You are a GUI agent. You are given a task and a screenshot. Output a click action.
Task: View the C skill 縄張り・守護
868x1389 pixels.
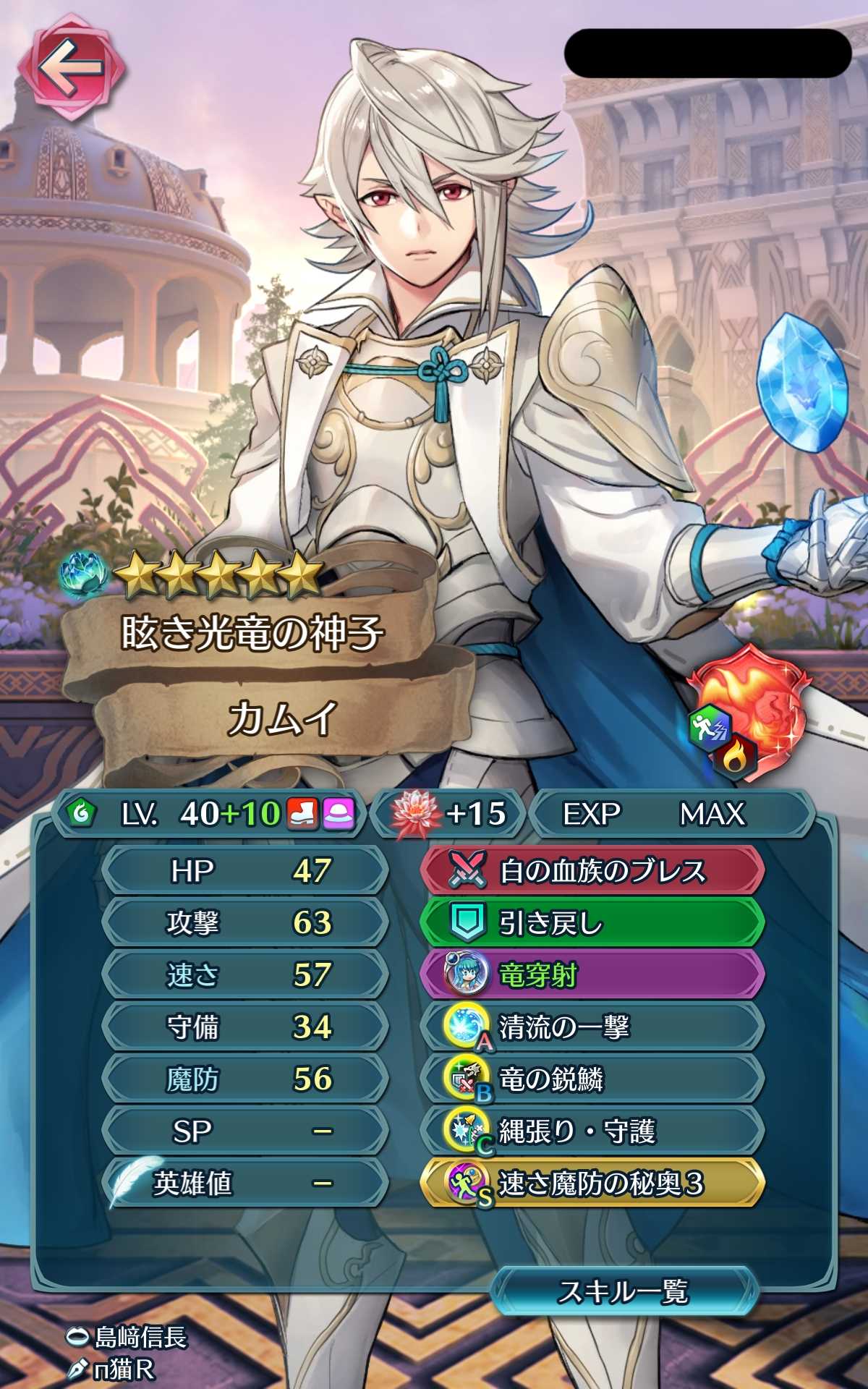(x=592, y=1131)
